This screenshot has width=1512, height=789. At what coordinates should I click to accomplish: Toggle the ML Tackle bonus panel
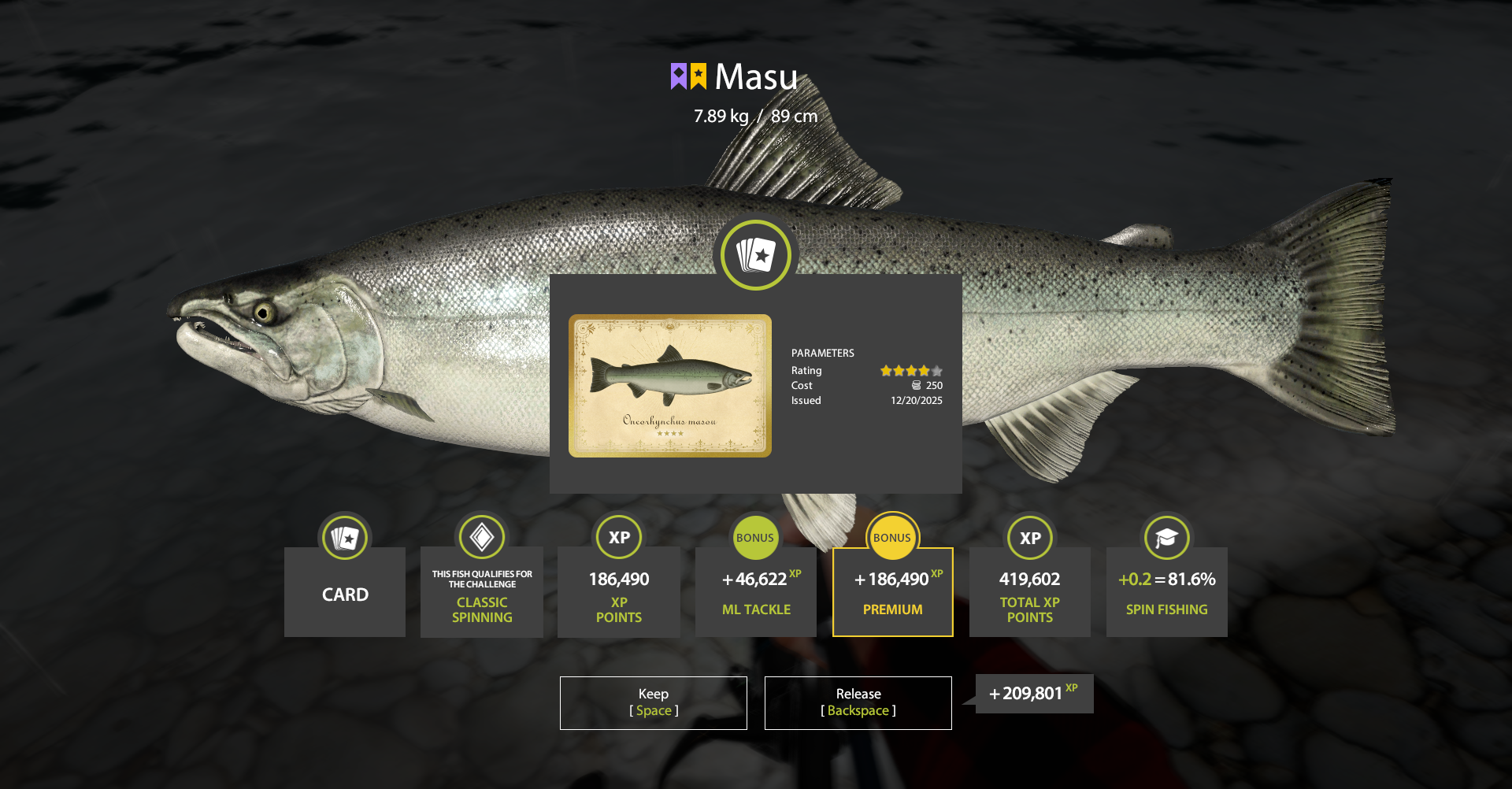pos(755,592)
